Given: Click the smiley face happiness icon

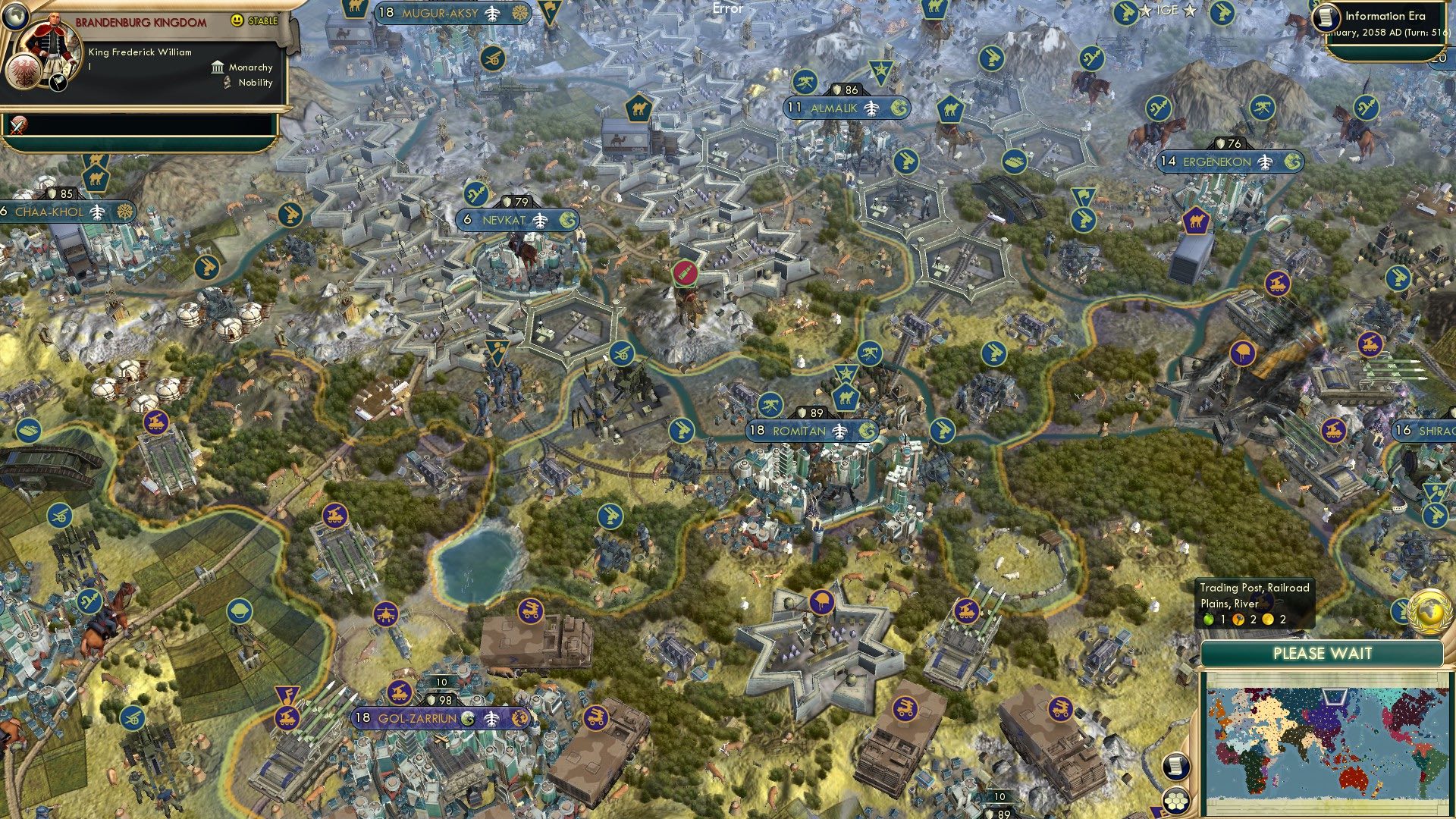Looking at the screenshot, I should click(x=237, y=20).
